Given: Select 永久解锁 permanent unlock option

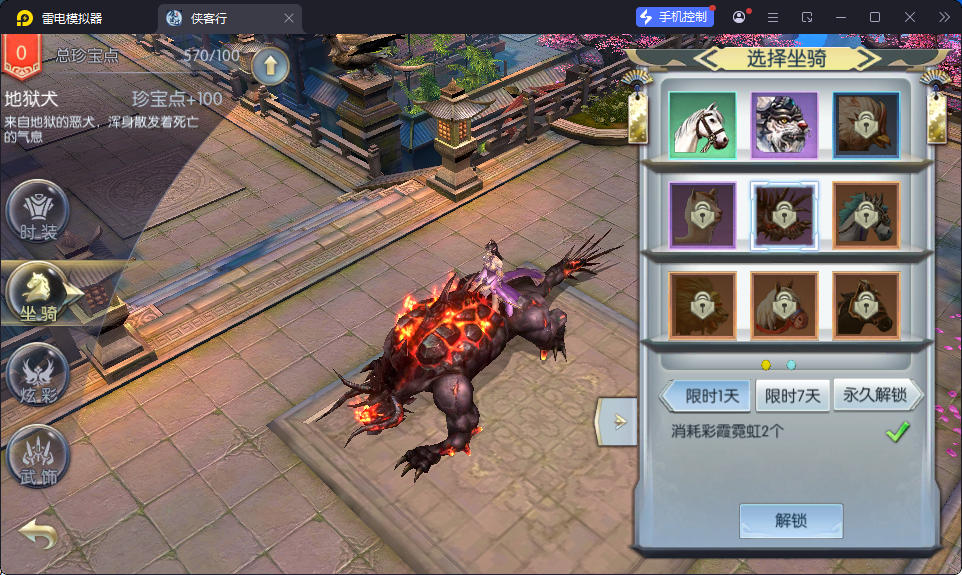Looking at the screenshot, I should (875, 396).
